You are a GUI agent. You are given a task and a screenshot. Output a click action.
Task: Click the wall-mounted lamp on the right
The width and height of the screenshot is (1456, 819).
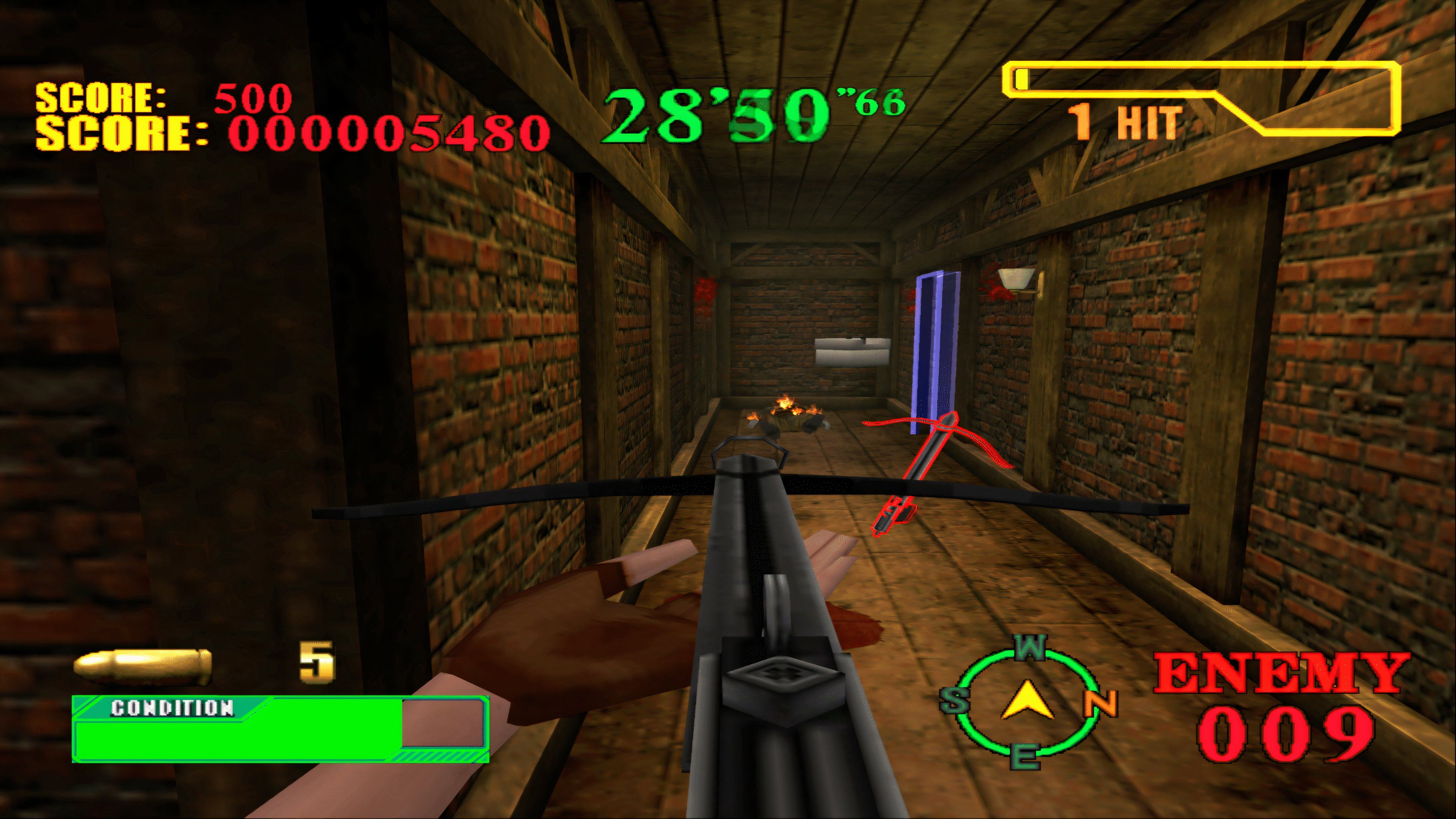[x=1017, y=278]
